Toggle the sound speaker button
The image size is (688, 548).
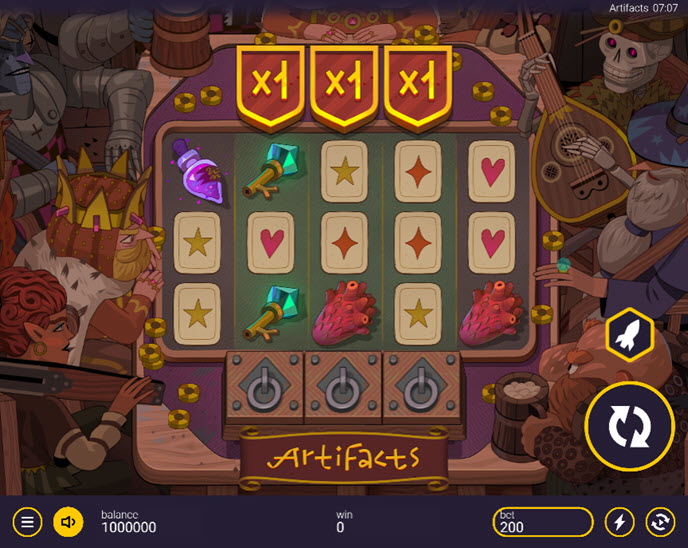(x=68, y=521)
